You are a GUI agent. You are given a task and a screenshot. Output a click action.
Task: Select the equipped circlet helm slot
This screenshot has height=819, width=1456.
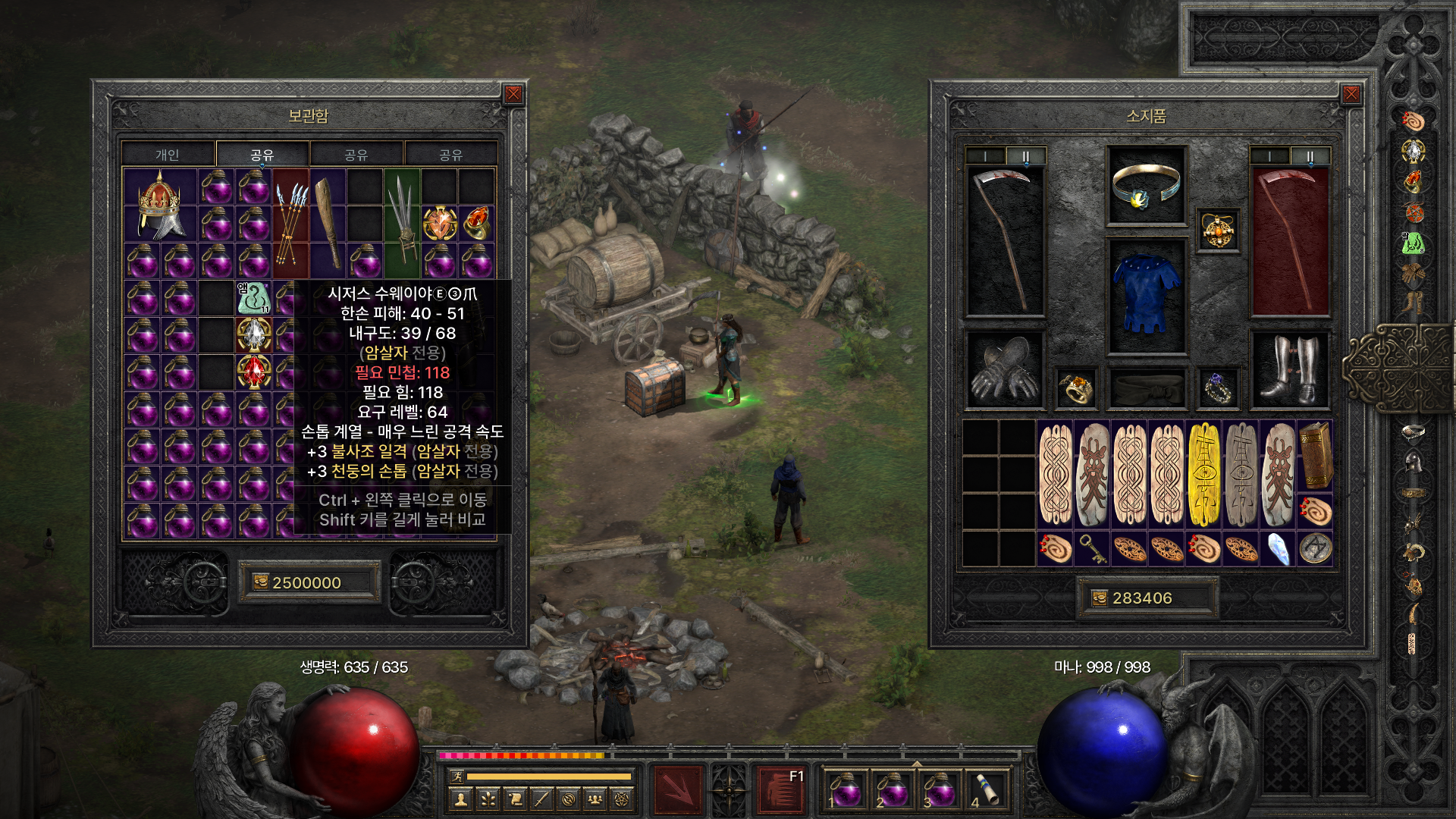(1146, 186)
